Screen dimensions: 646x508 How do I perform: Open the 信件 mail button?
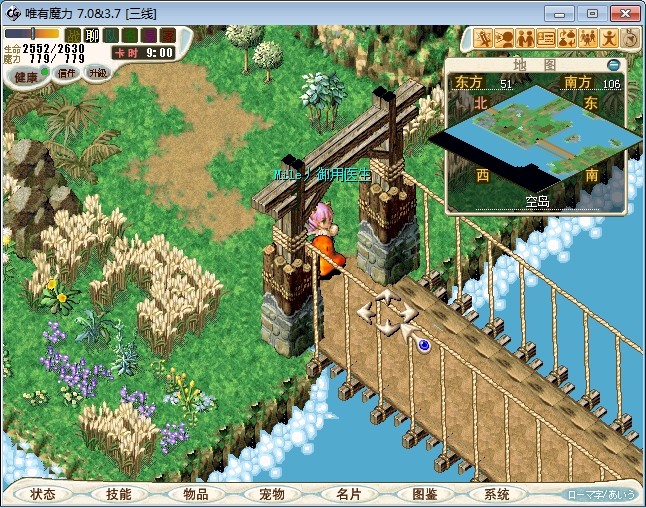[65, 73]
